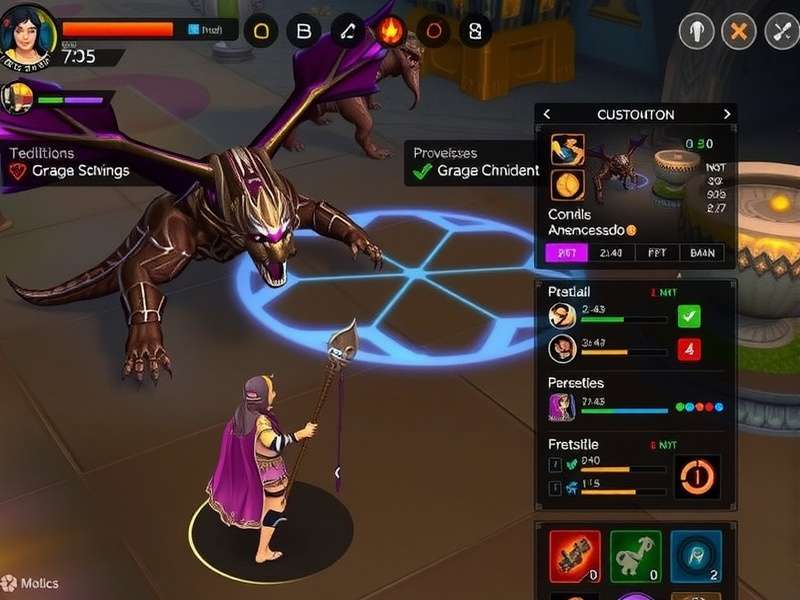Screen dimensions: 800x600
Task: Activate the flame ability icon
Action: pos(390,30)
